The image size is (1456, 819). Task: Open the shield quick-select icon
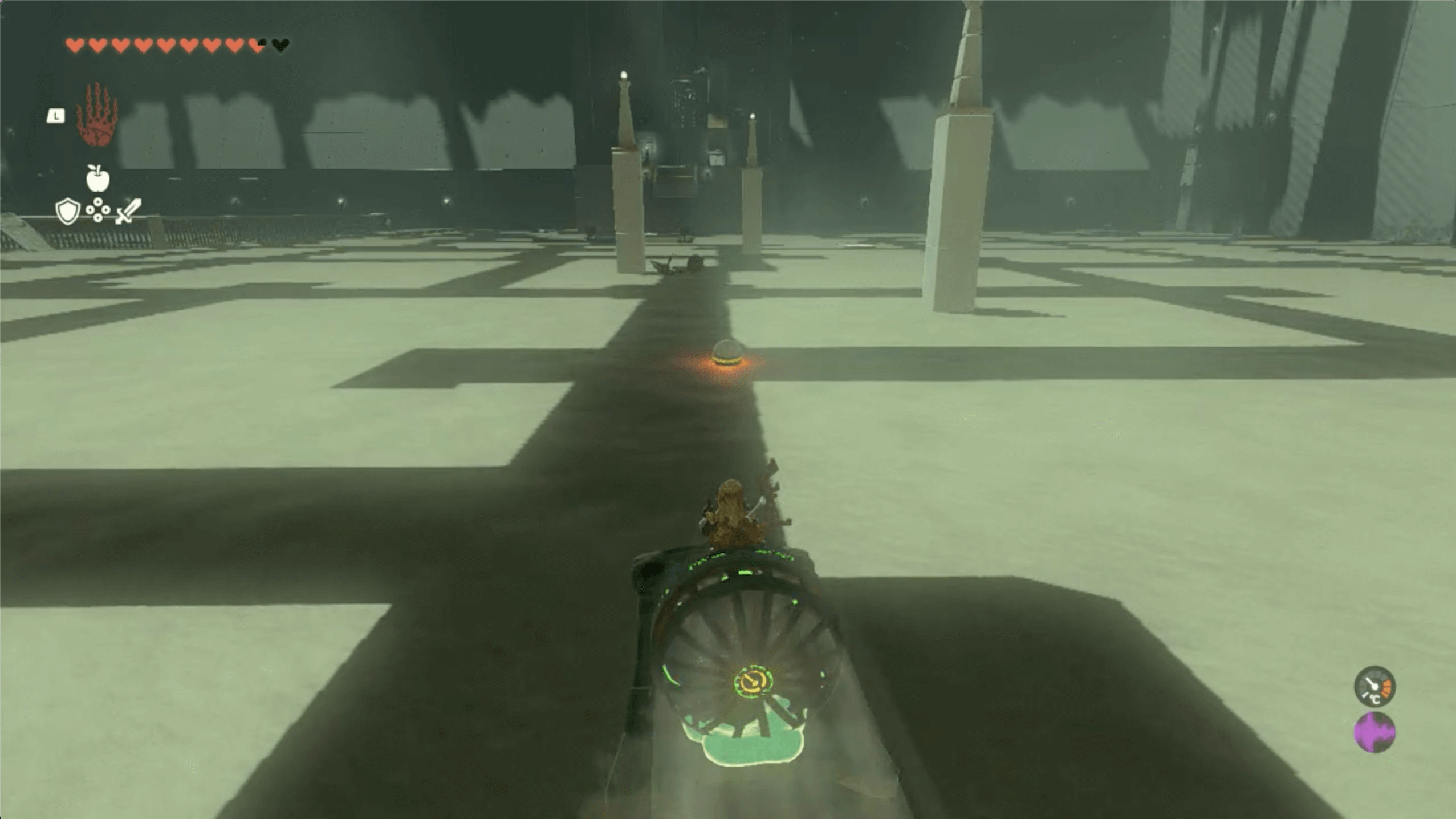(67, 211)
